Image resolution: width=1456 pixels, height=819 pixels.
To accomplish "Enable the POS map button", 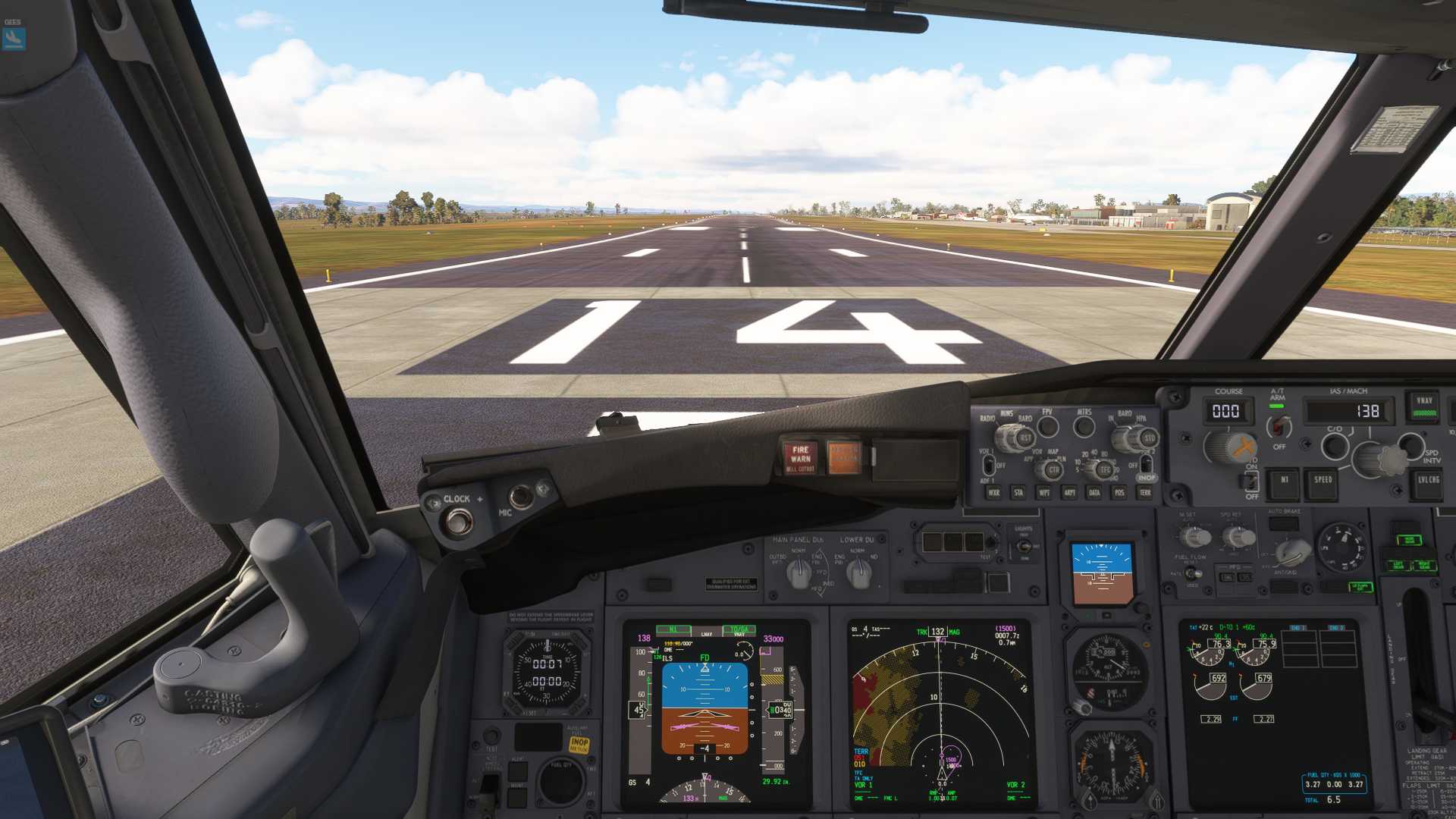I will (x=1119, y=493).
